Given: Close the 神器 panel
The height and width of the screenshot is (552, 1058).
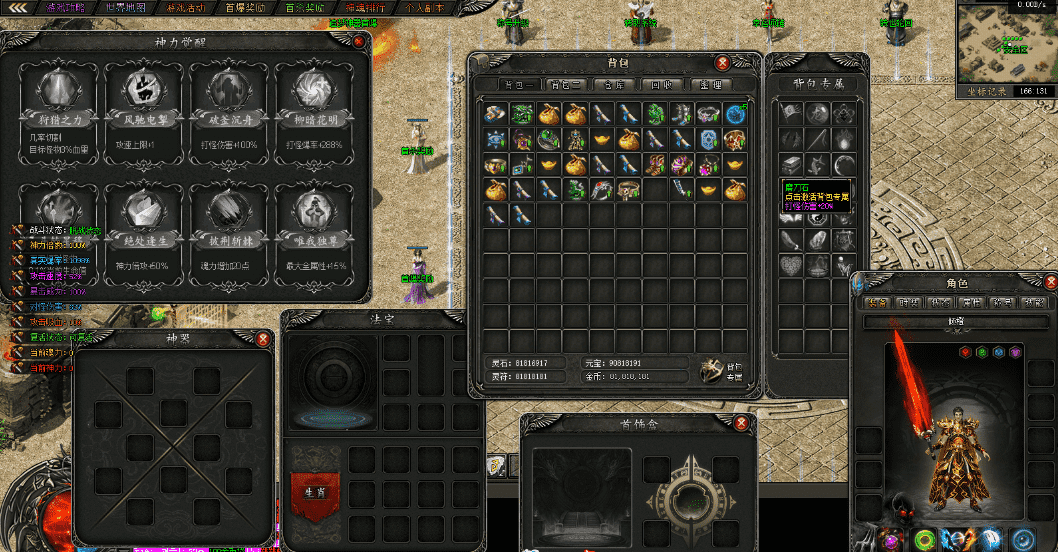Looking at the screenshot, I should point(263,339).
